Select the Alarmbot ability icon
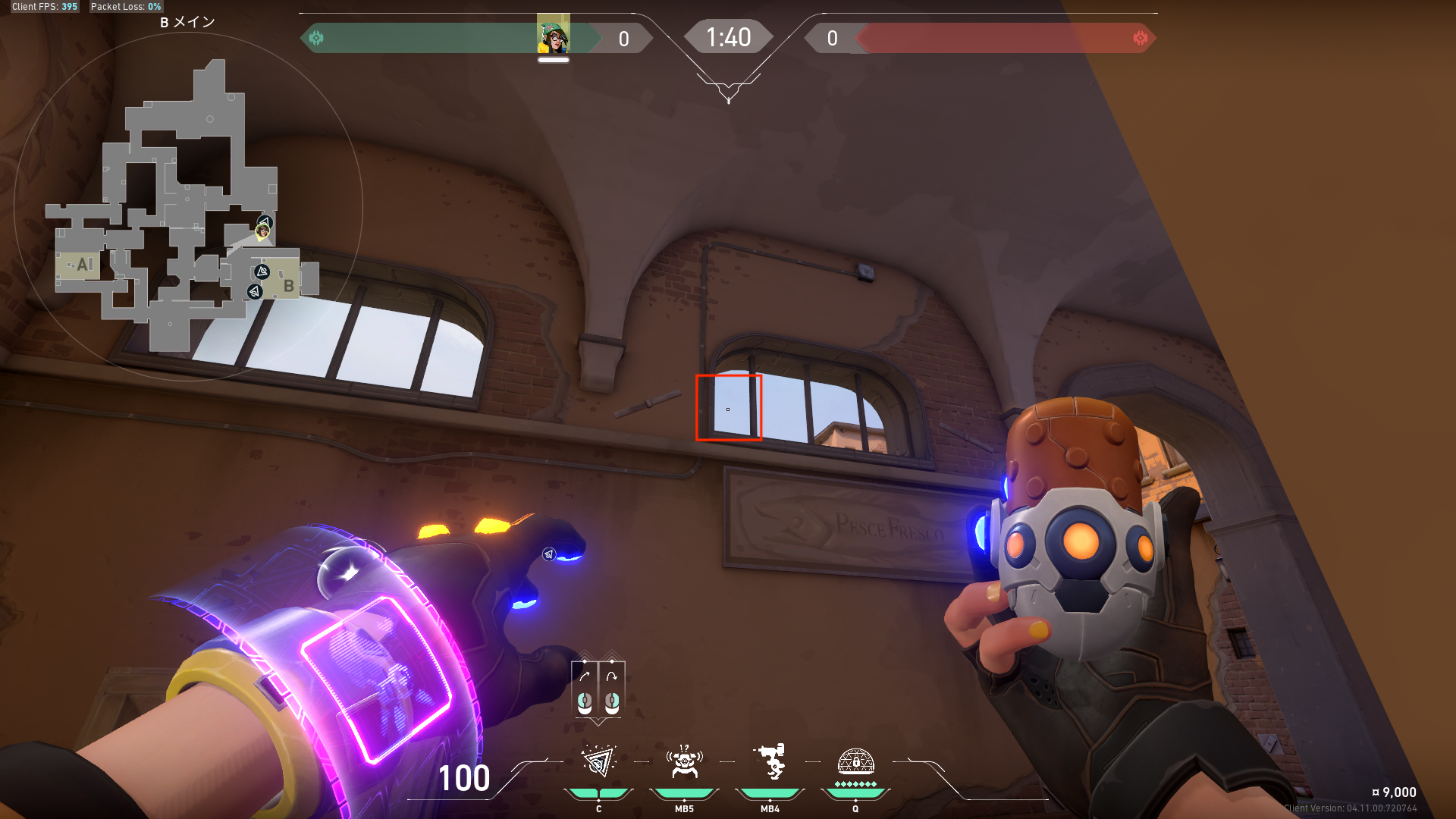This screenshot has height=819, width=1456. point(684,762)
